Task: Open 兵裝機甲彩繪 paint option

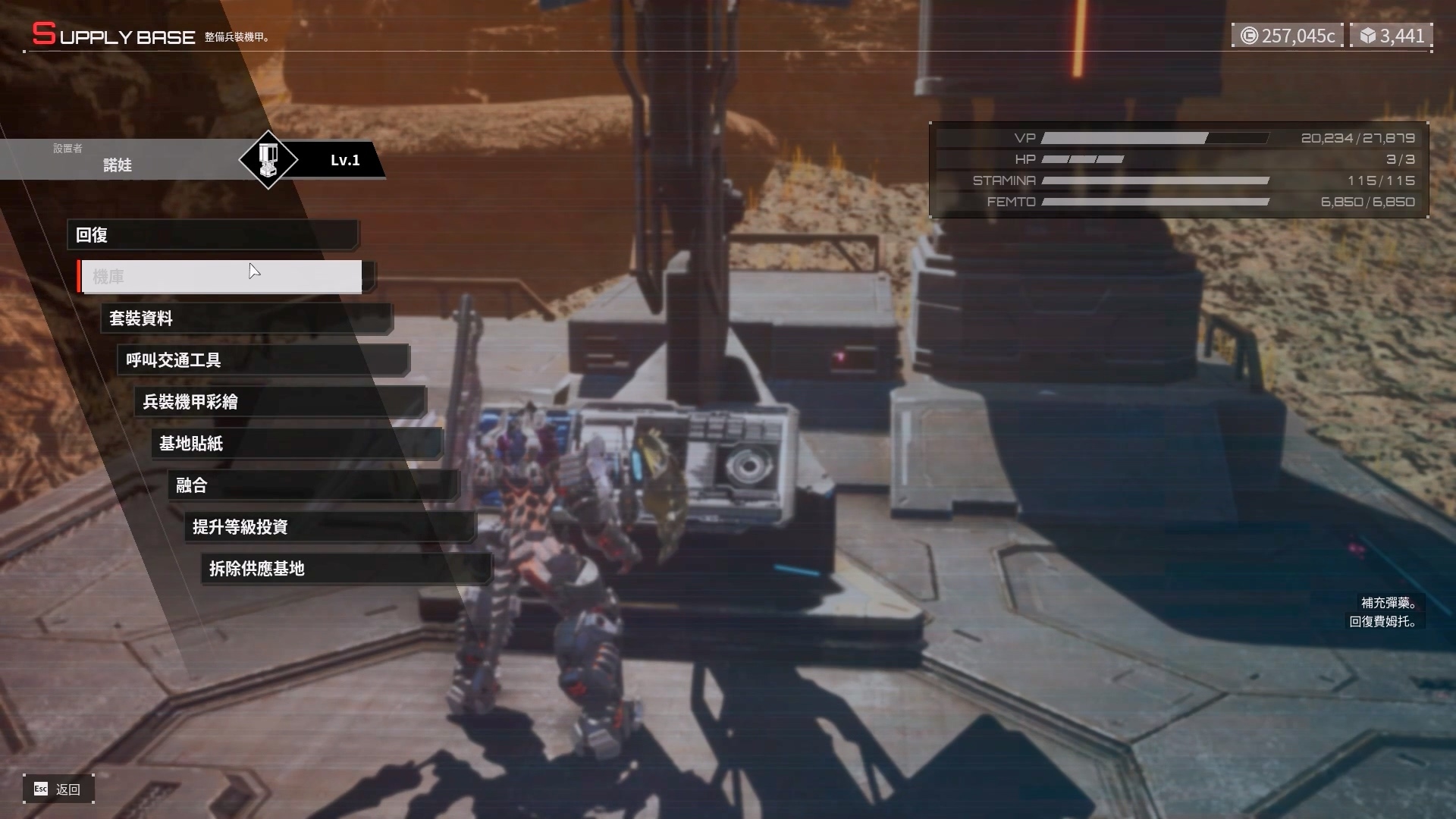Action: 279,402
